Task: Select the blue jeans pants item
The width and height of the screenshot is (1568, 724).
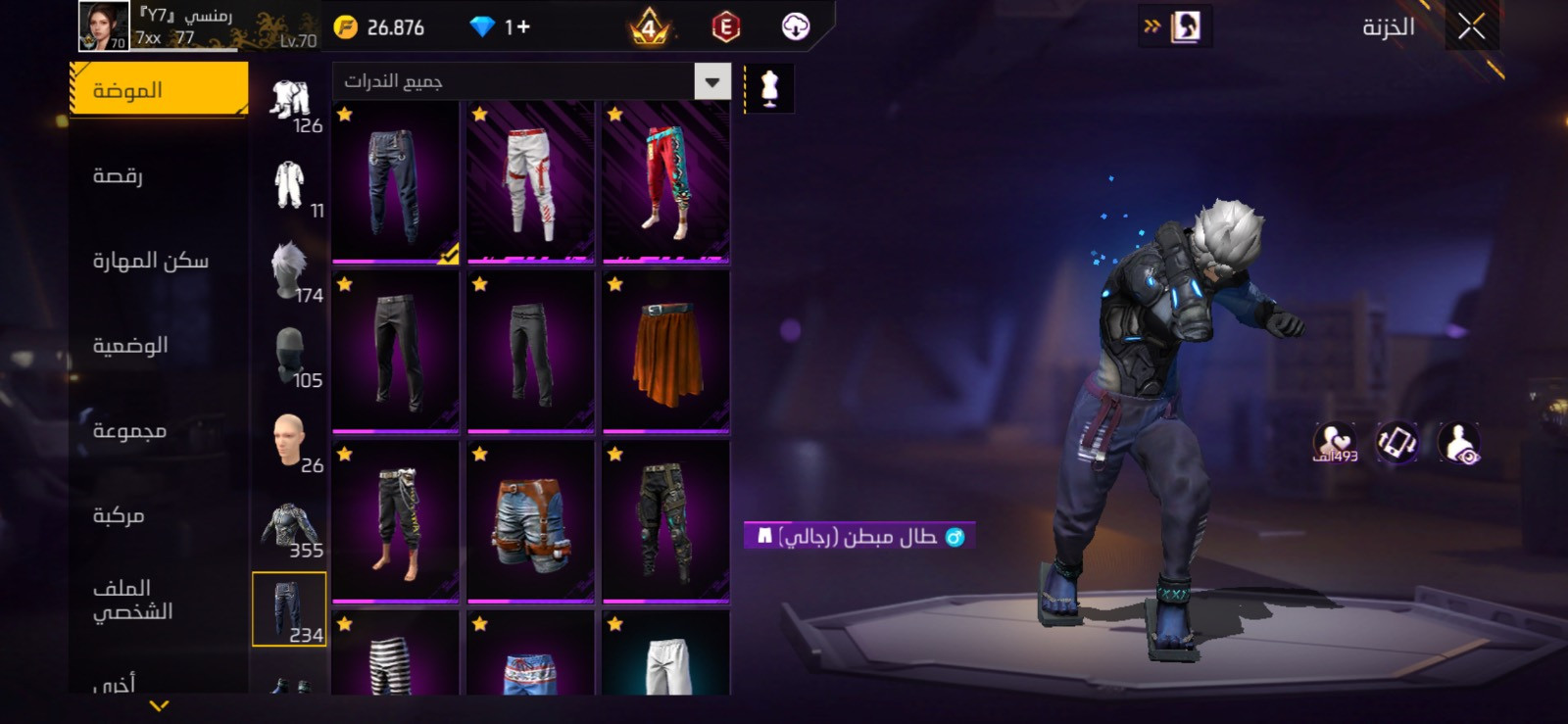Action: tap(395, 182)
